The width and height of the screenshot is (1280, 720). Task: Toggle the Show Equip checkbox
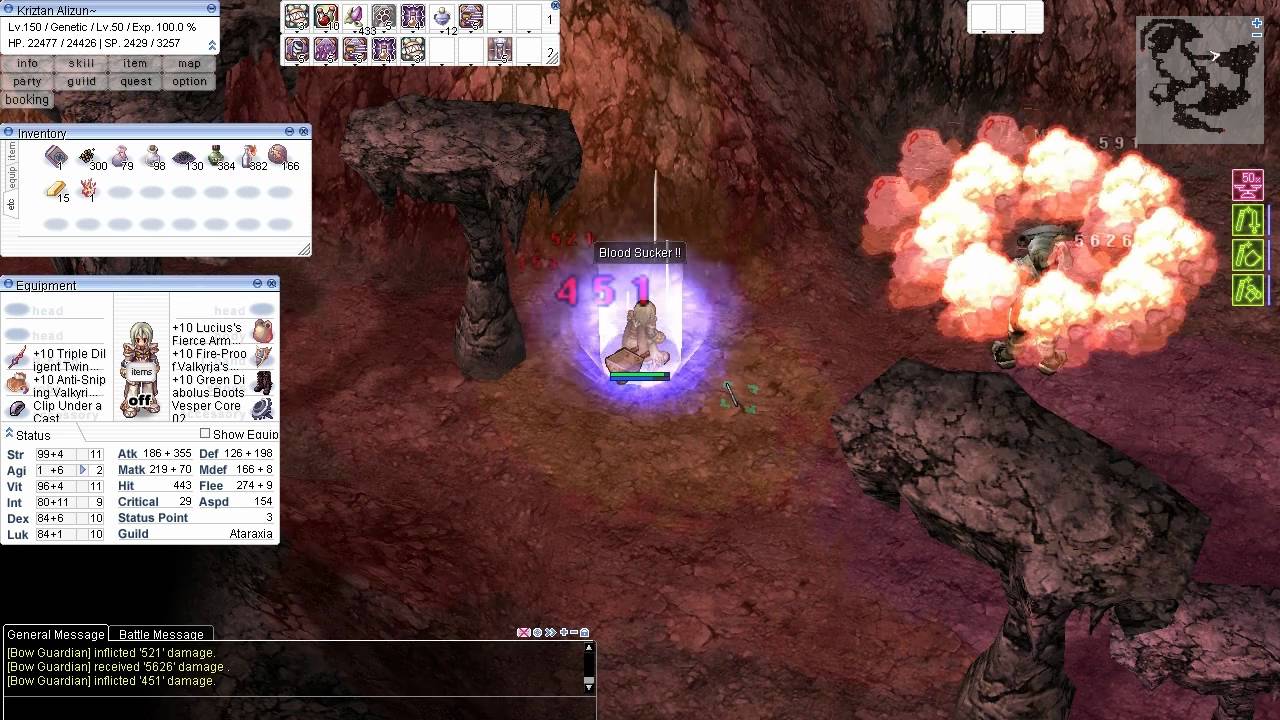[205, 433]
